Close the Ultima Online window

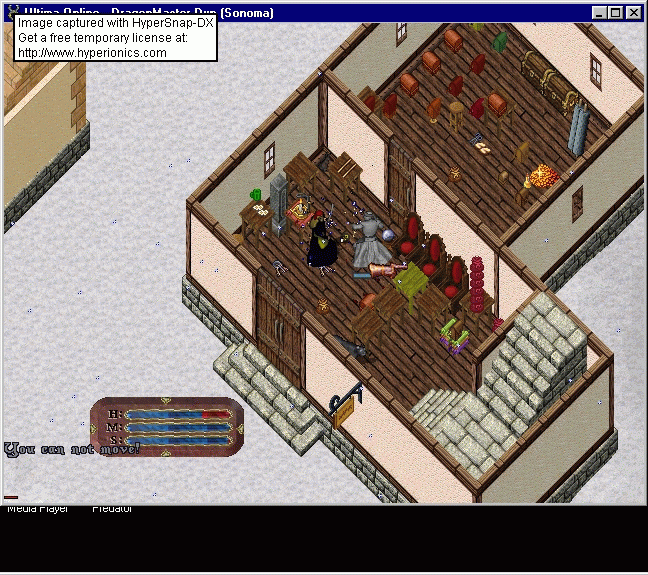(634, 13)
